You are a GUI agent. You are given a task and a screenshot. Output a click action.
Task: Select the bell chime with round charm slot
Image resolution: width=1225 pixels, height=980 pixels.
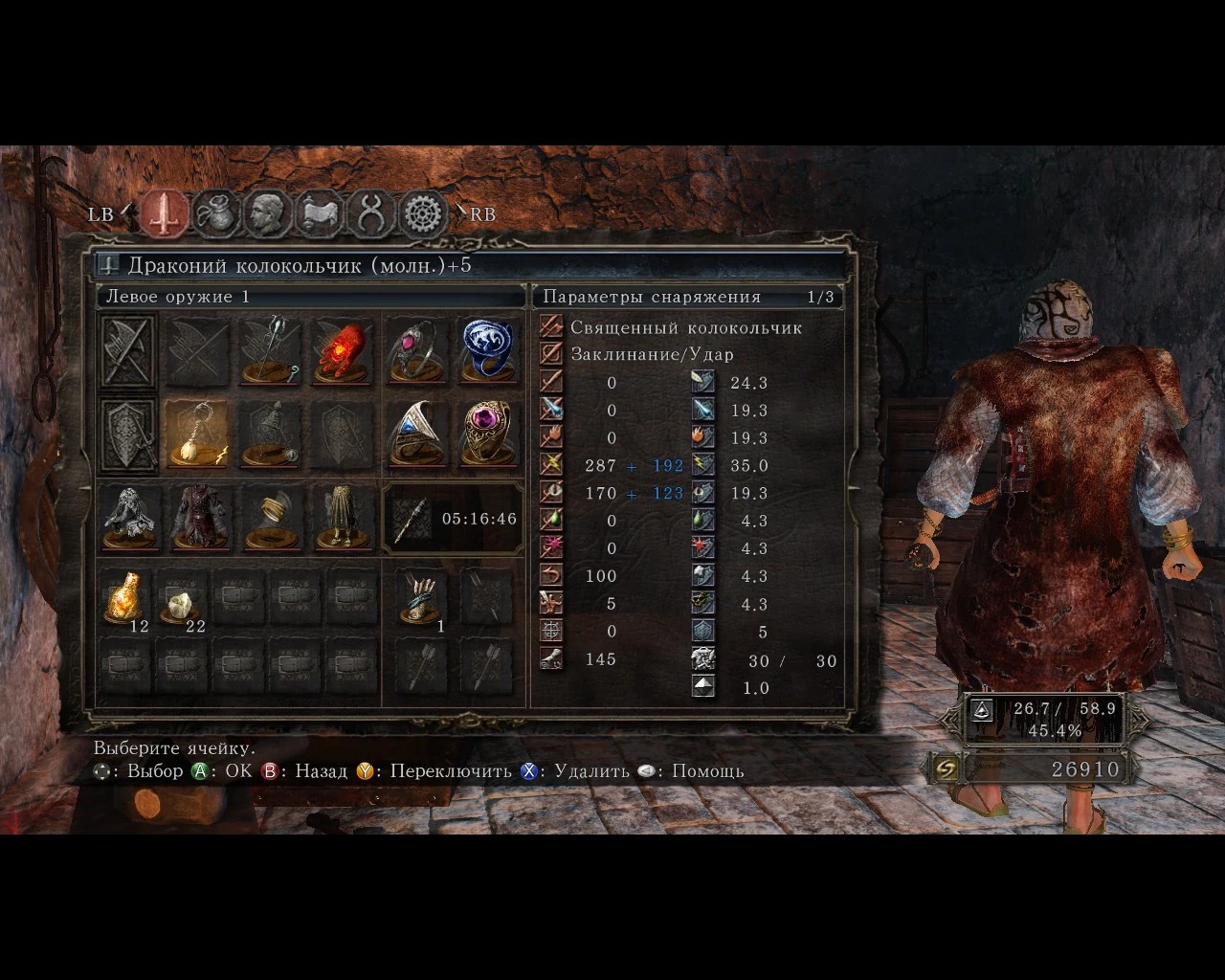[271, 435]
